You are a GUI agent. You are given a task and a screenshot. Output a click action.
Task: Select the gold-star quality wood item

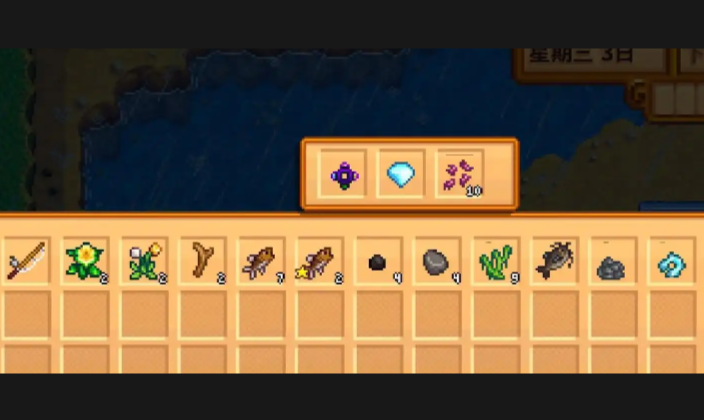click(x=320, y=263)
